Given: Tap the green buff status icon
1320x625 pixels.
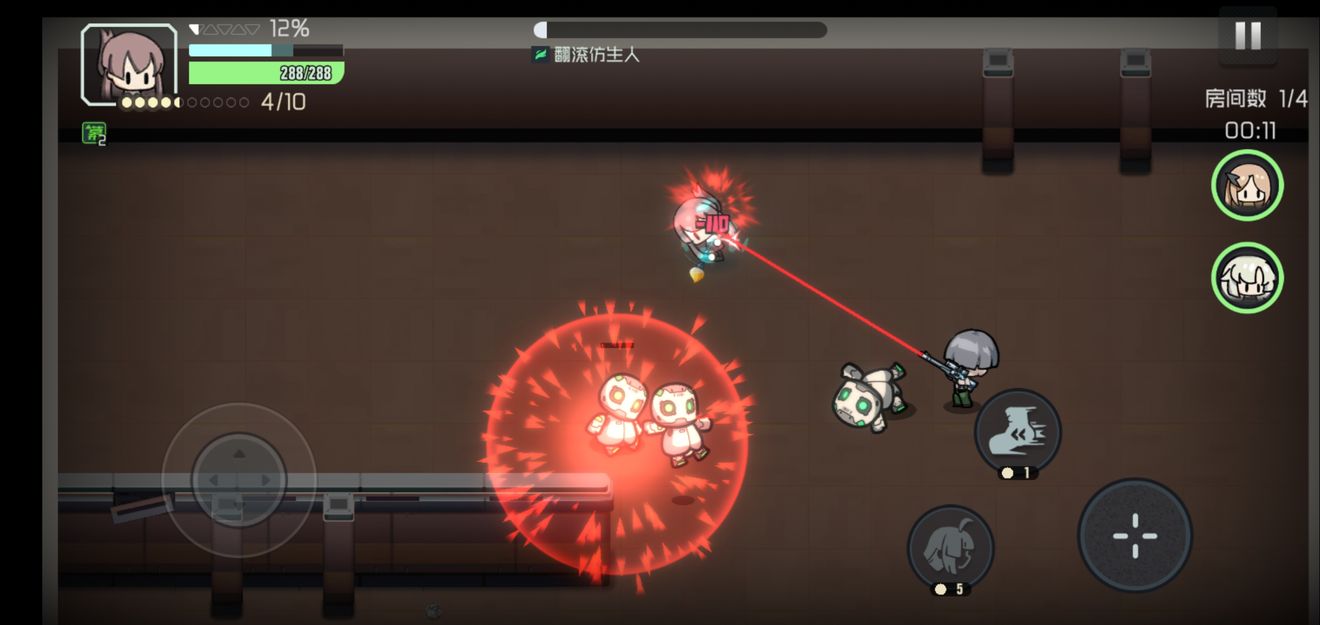Looking at the screenshot, I should click(95, 133).
